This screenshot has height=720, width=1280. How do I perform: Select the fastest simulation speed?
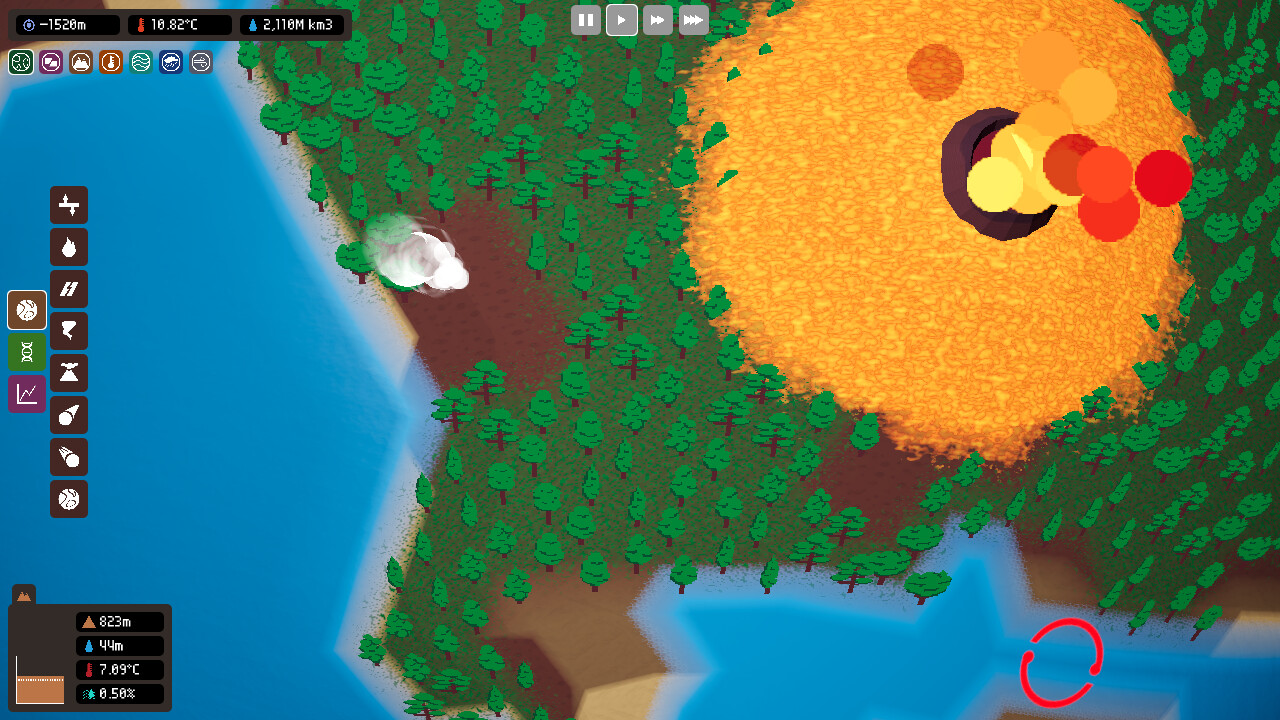pyautogui.click(x=693, y=20)
